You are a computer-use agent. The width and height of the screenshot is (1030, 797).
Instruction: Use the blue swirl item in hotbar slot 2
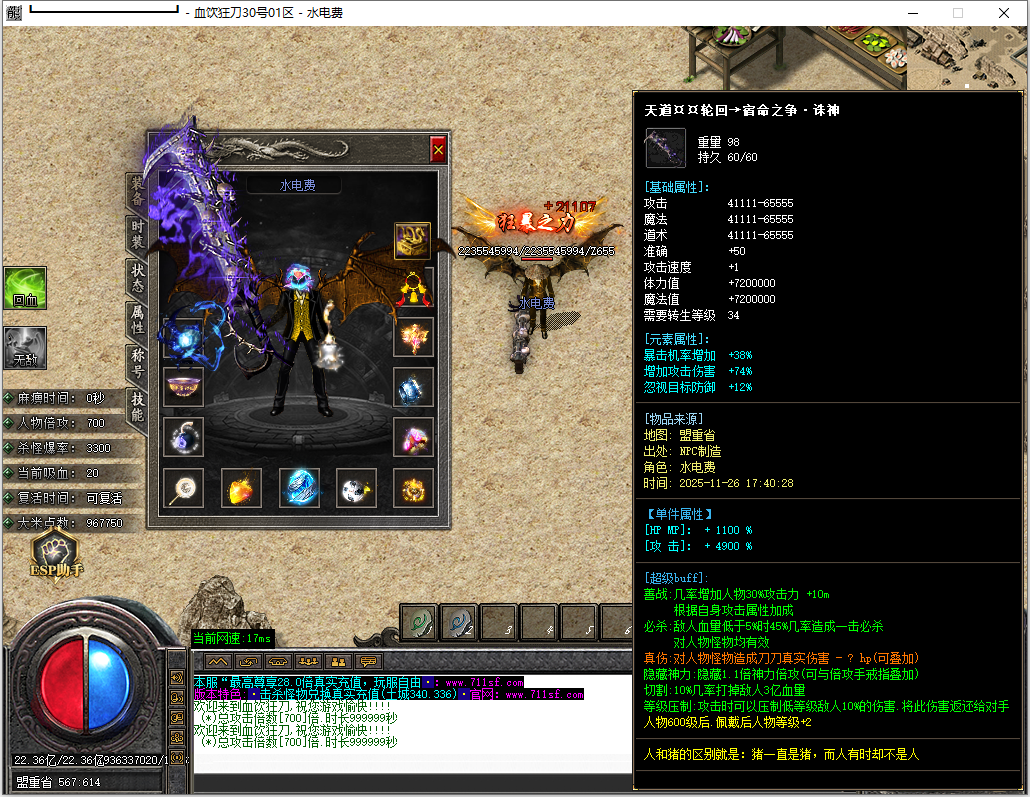458,622
